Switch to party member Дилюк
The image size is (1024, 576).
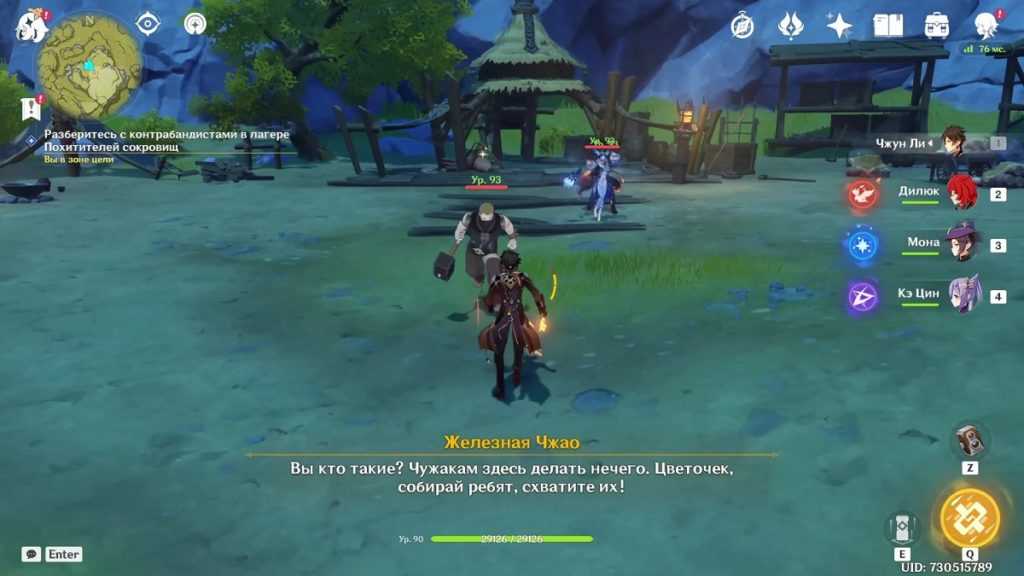(x=960, y=193)
